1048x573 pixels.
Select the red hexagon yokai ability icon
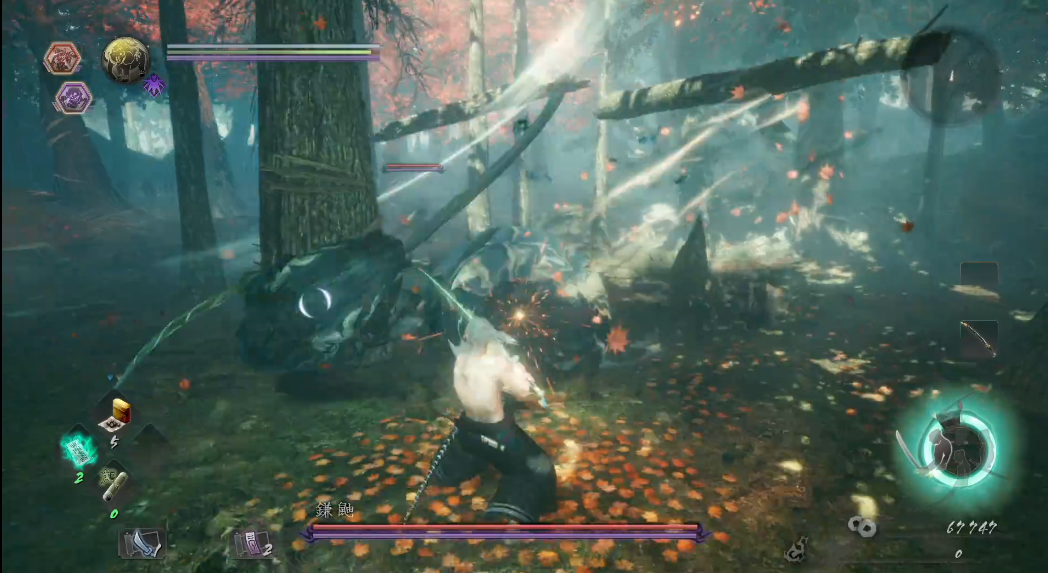tap(62, 58)
